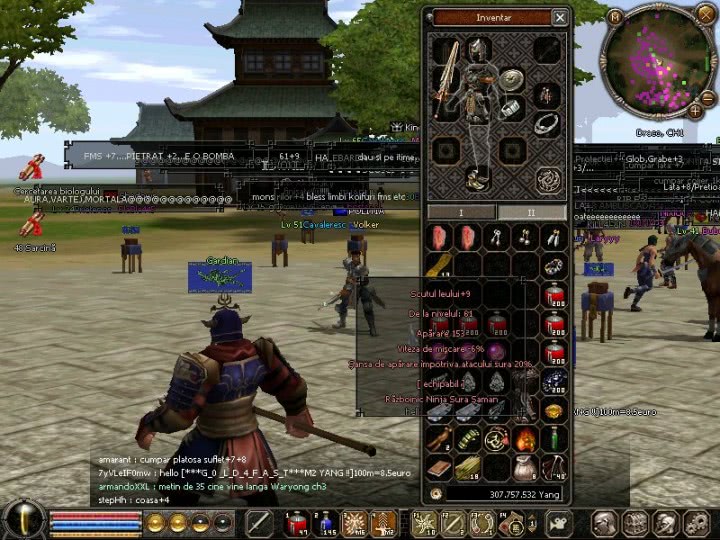This screenshot has height=540, width=720.
Task: Select the equipped necklace slot
Action: coord(546,123)
